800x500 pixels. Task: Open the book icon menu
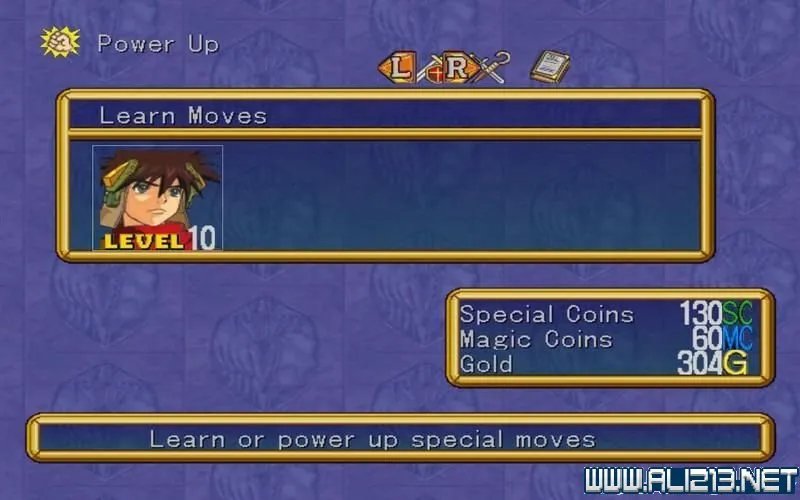[x=550, y=67]
